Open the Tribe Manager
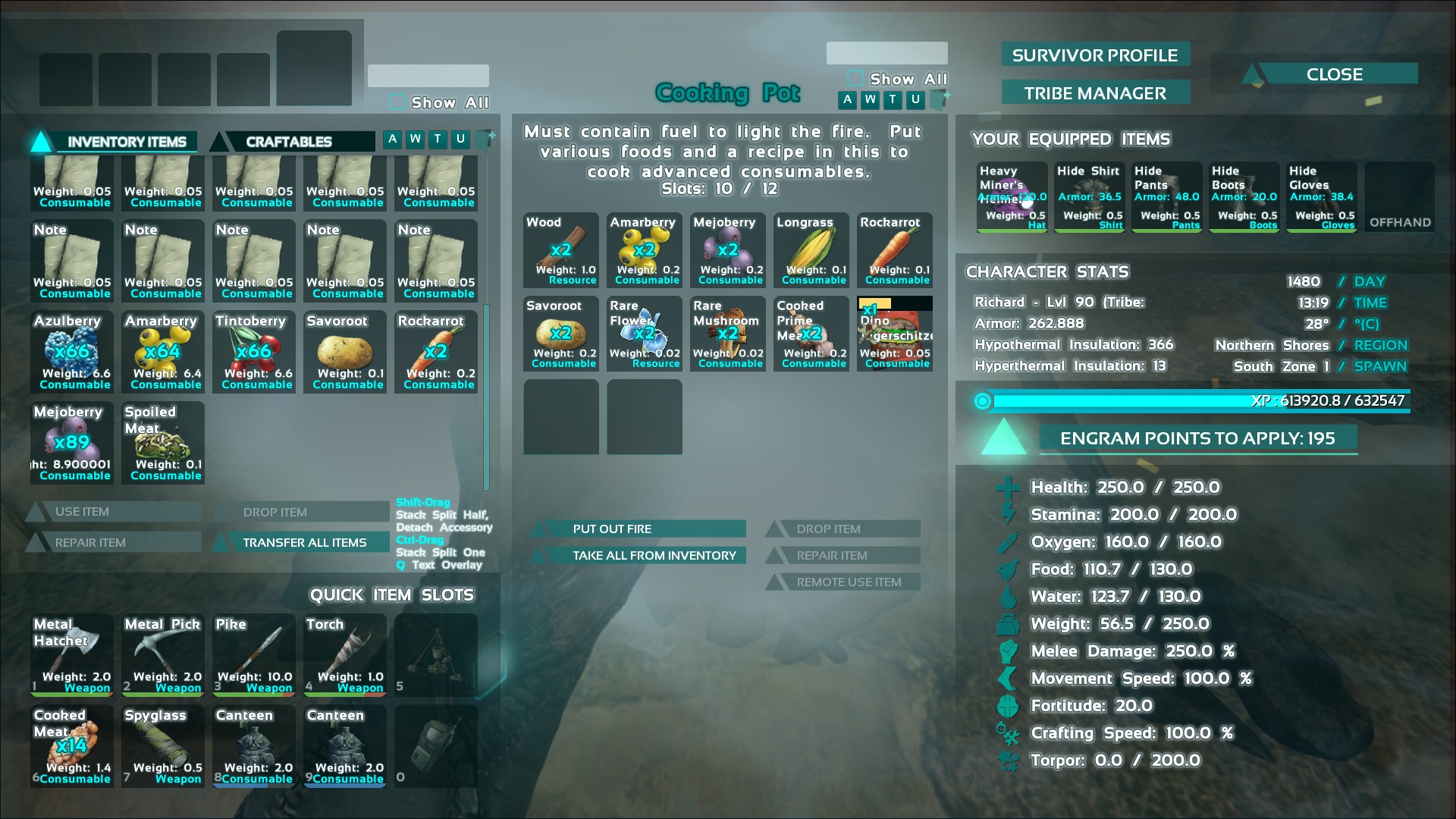The image size is (1456, 819). pos(1094,93)
